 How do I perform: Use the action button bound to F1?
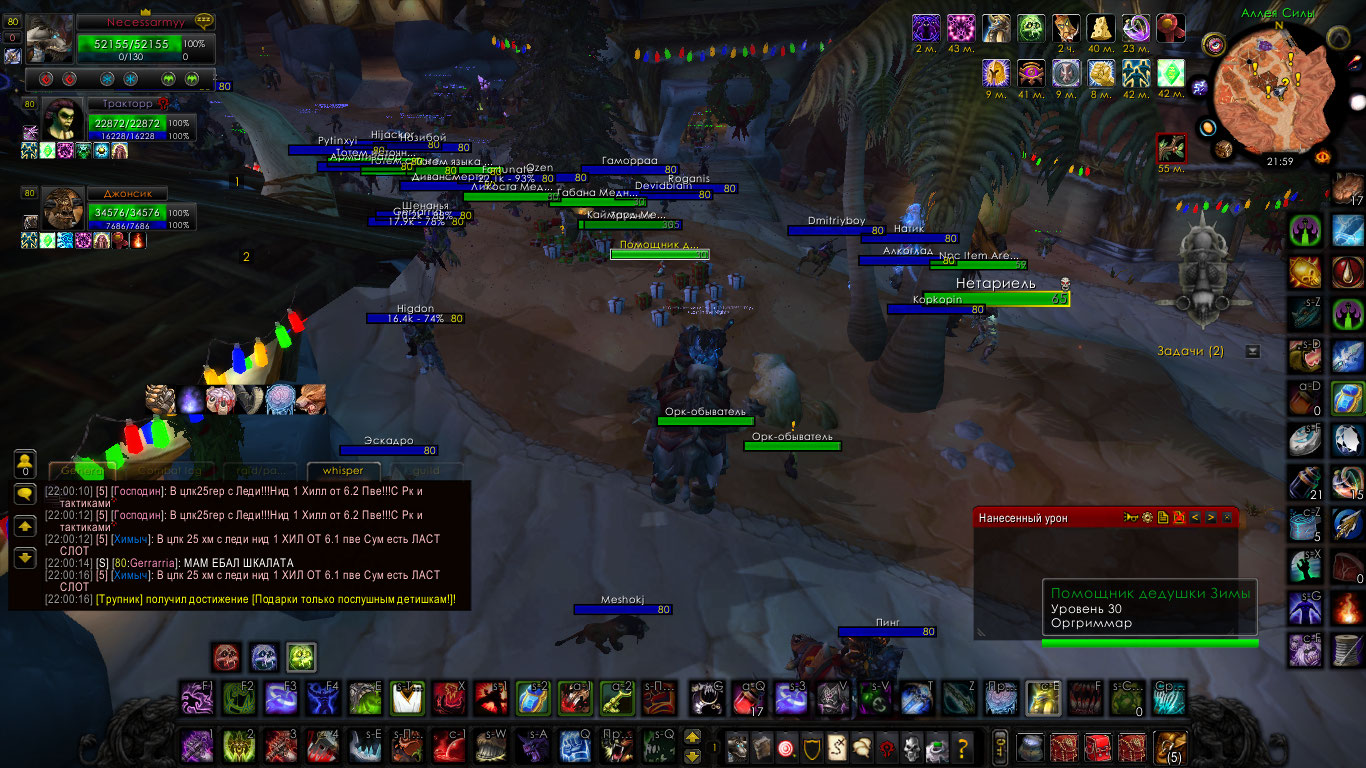pyautogui.click(x=196, y=698)
